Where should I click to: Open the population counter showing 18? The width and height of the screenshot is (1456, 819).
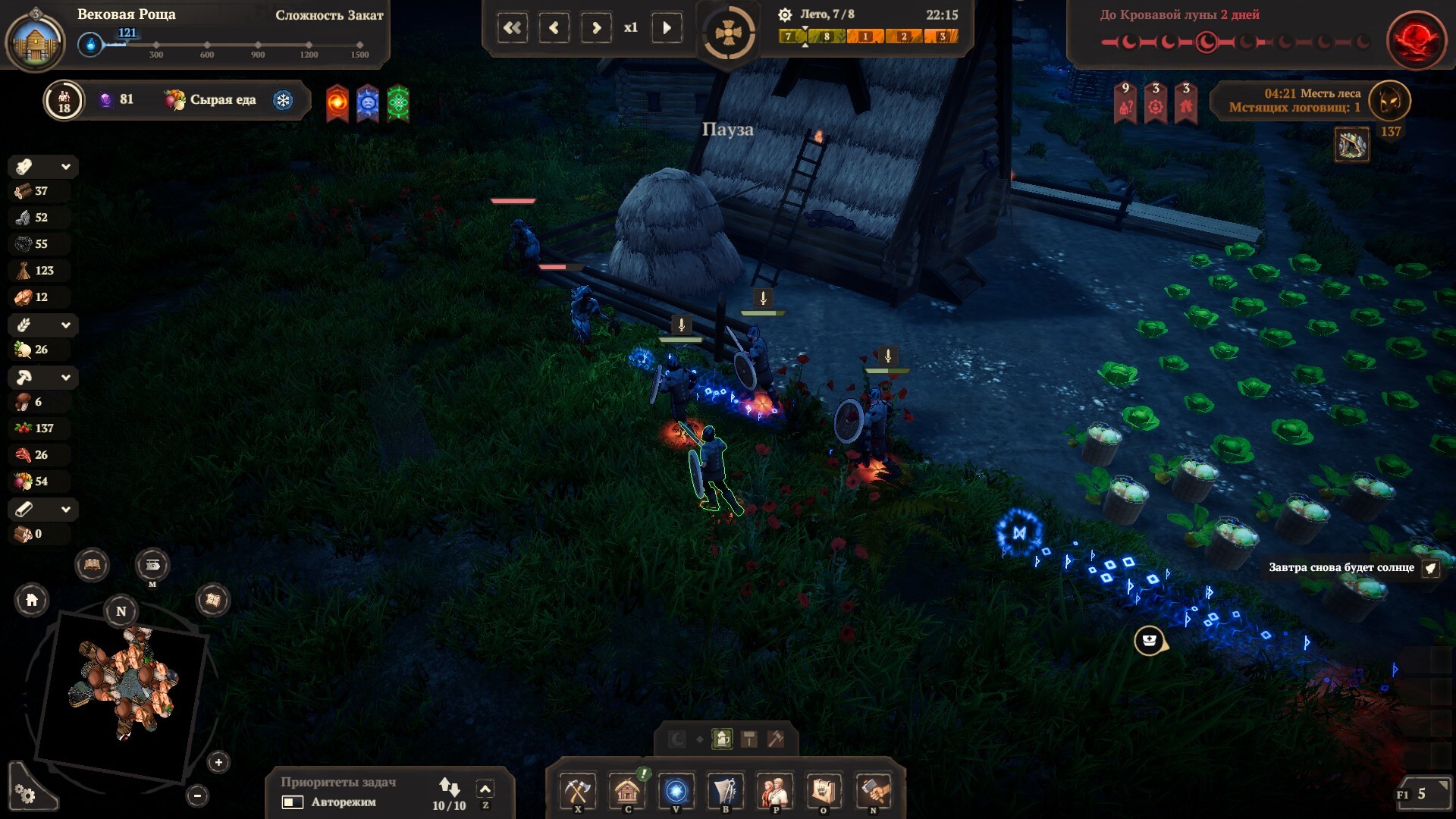[64, 100]
